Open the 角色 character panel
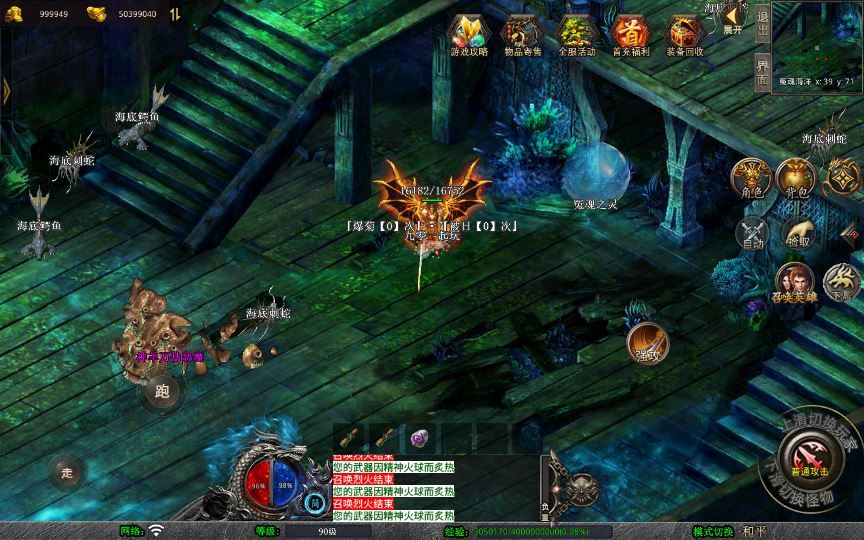The height and width of the screenshot is (540, 864). point(750,180)
